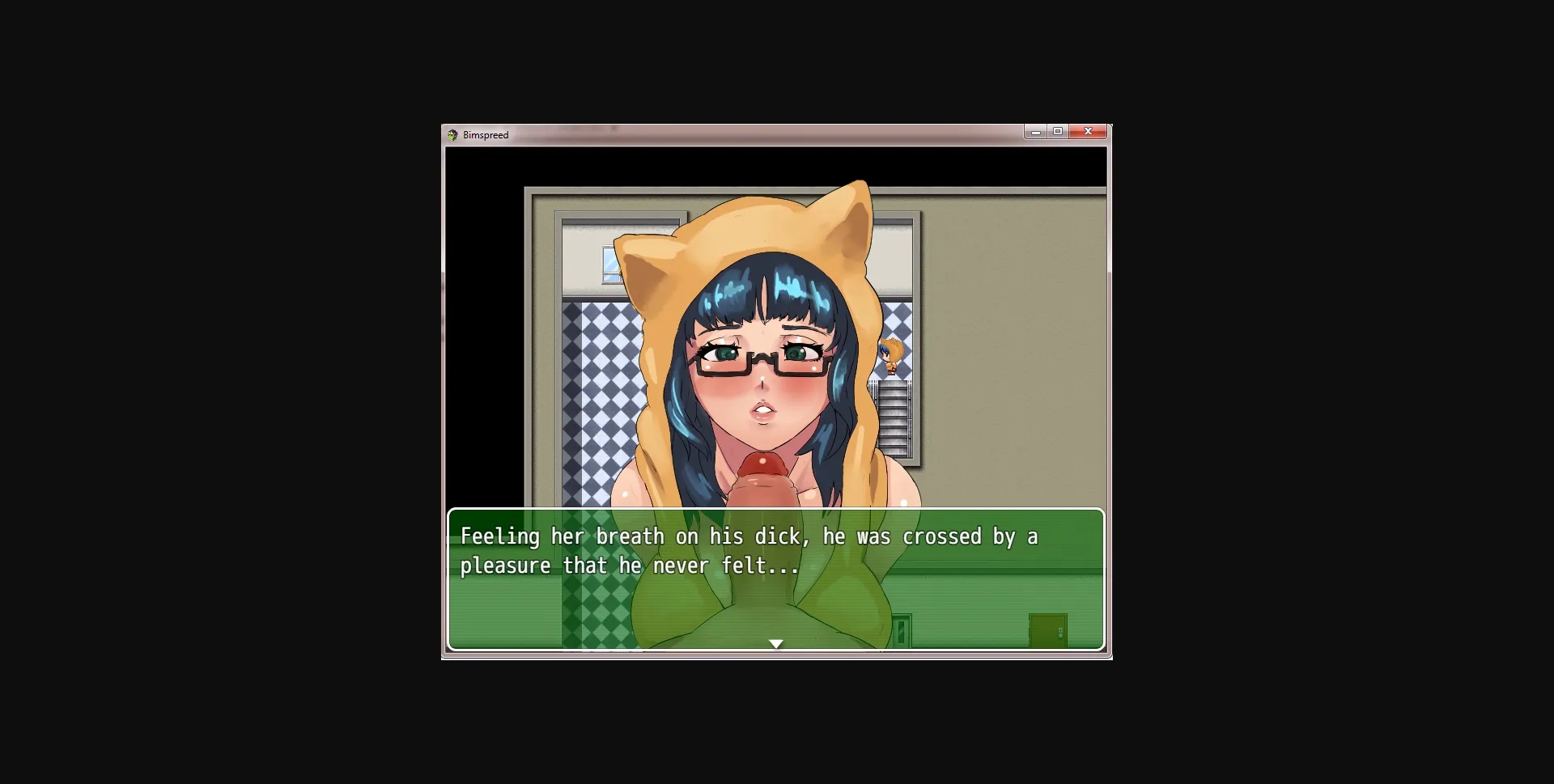
Task: Click the Bimspreed title bar label
Action: click(484, 135)
